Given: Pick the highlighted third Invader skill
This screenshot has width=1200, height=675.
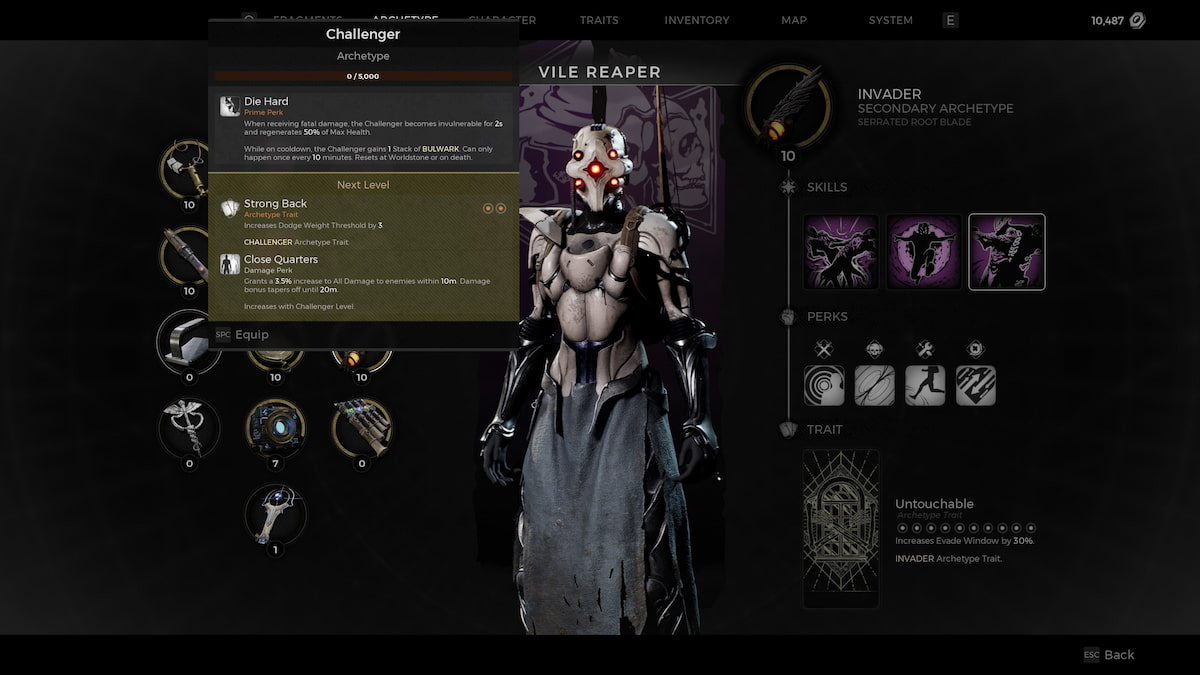Looking at the screenshot, I should (1007, 252).
